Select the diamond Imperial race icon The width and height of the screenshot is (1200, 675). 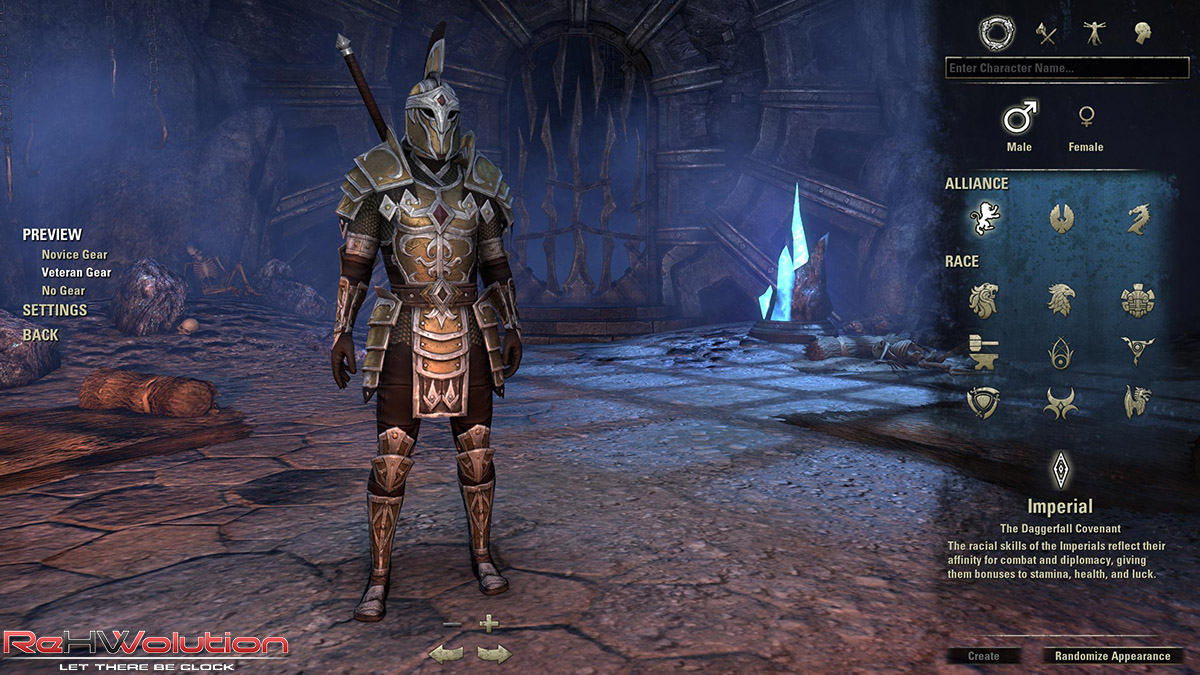point(1060,468)
